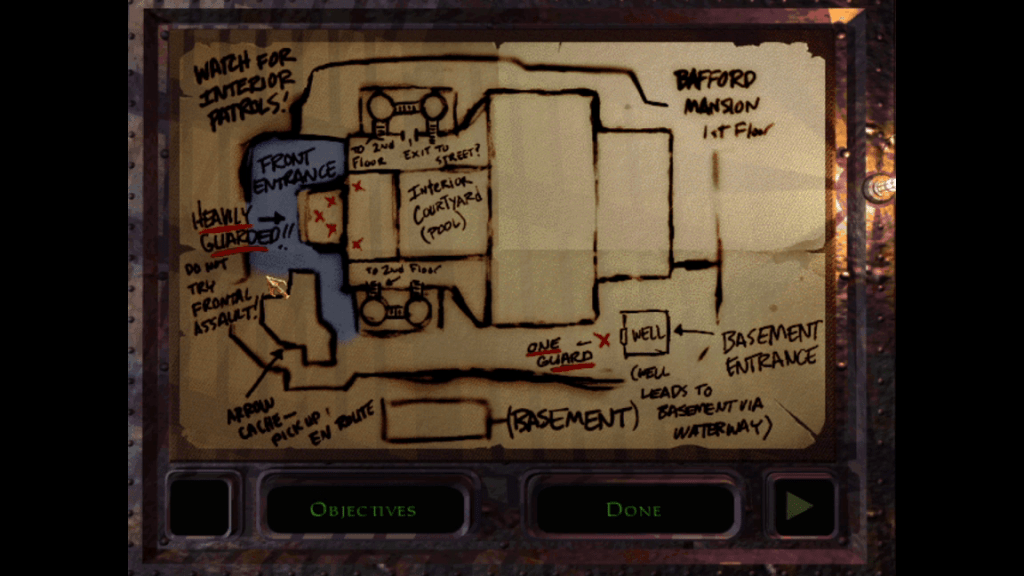Close the map with Done

point(633,509)
